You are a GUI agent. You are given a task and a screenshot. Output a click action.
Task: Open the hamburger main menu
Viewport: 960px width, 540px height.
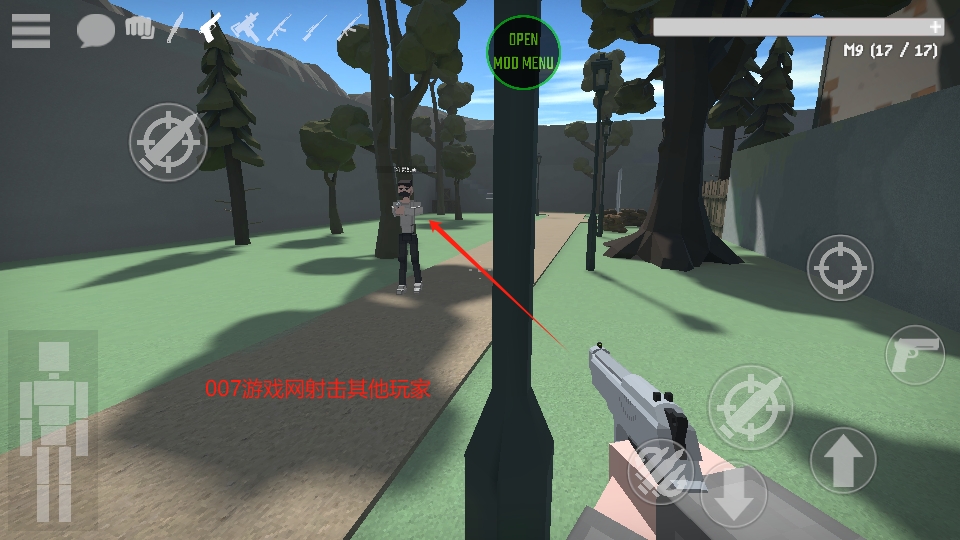click(31, 30)
